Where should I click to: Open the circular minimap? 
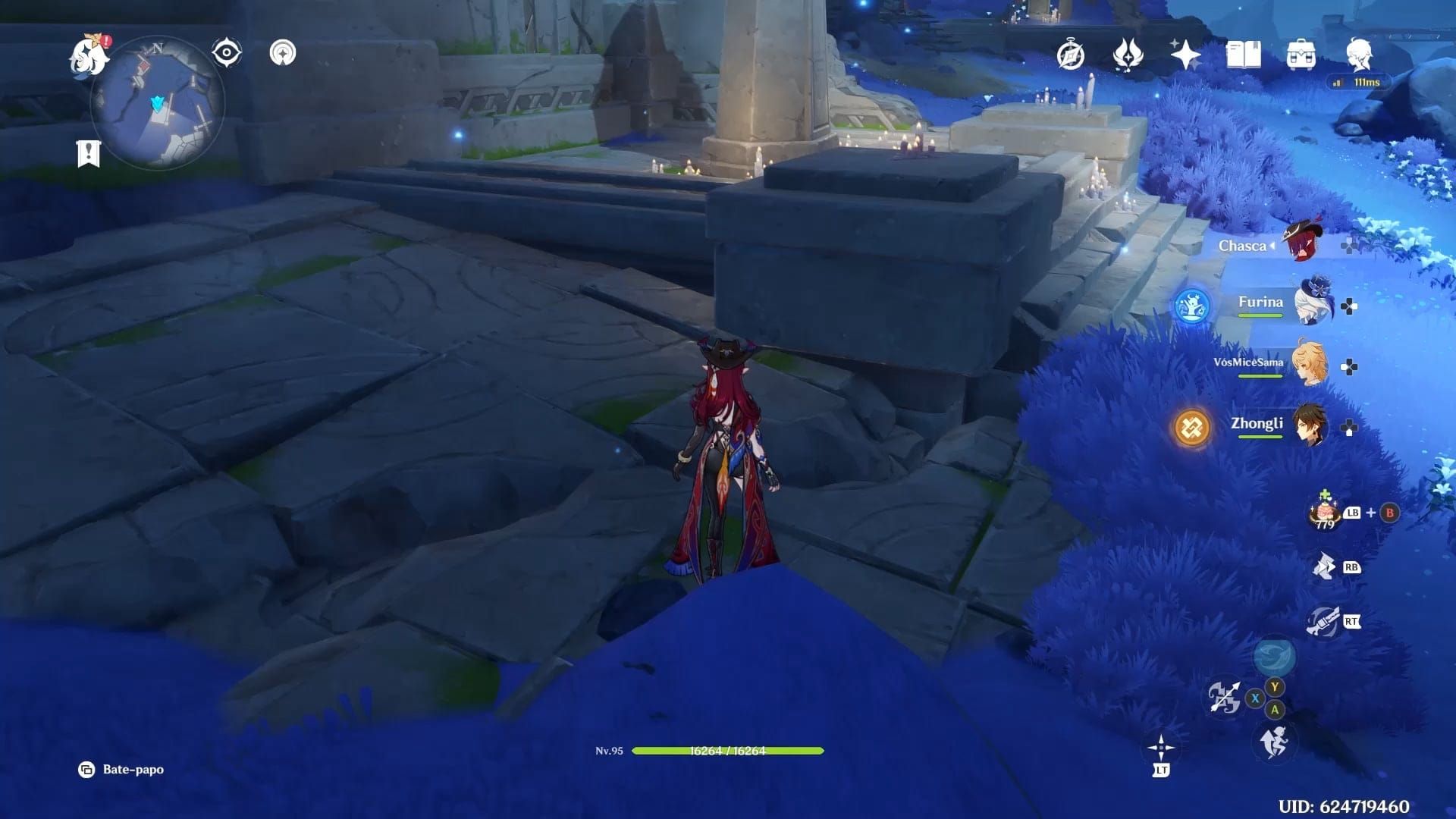coord(158,104)
